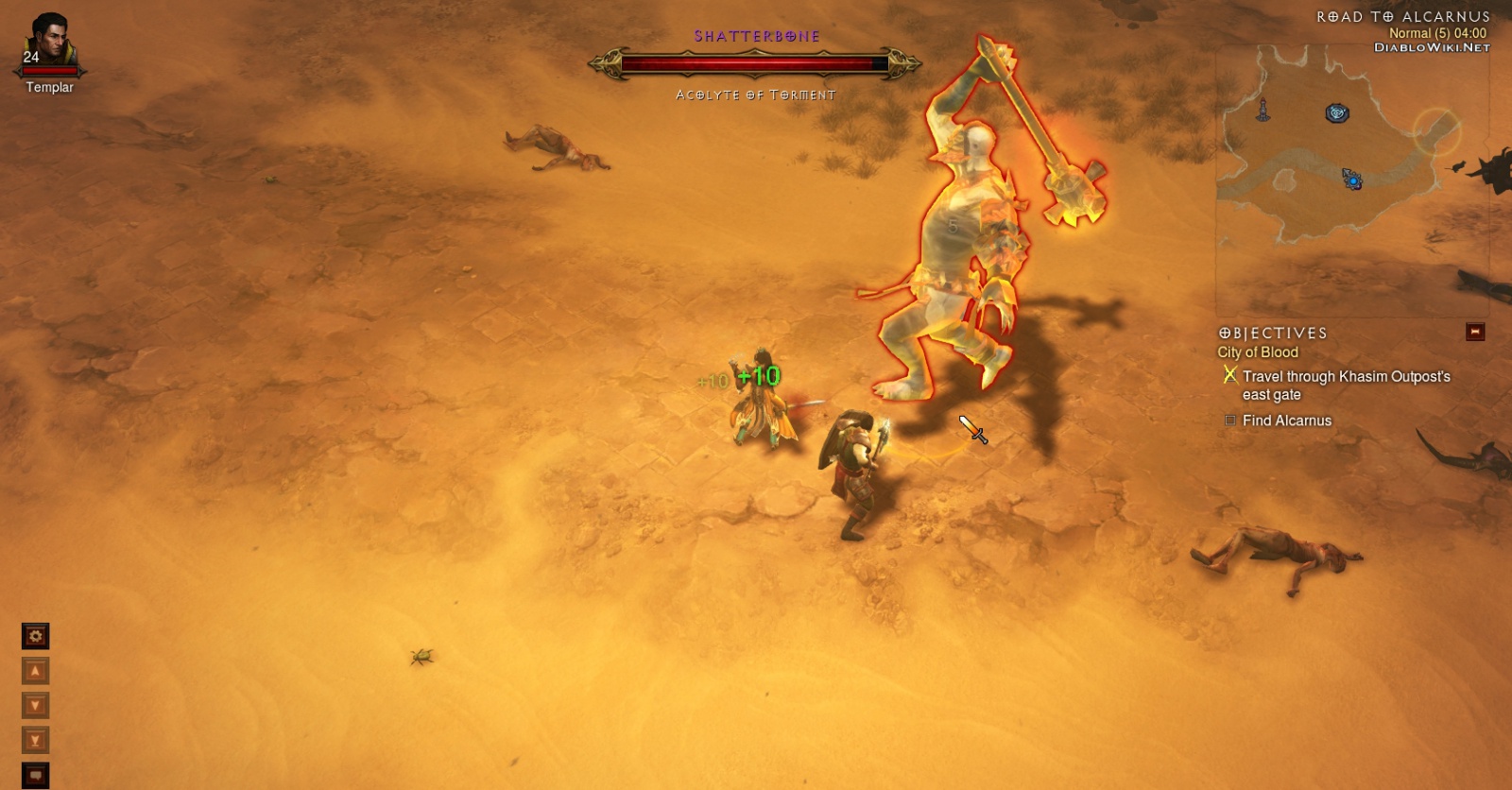This screenshot has width=1512, height=790.
Task: Select the City of Blood quest title
Action: [1258, 352]
